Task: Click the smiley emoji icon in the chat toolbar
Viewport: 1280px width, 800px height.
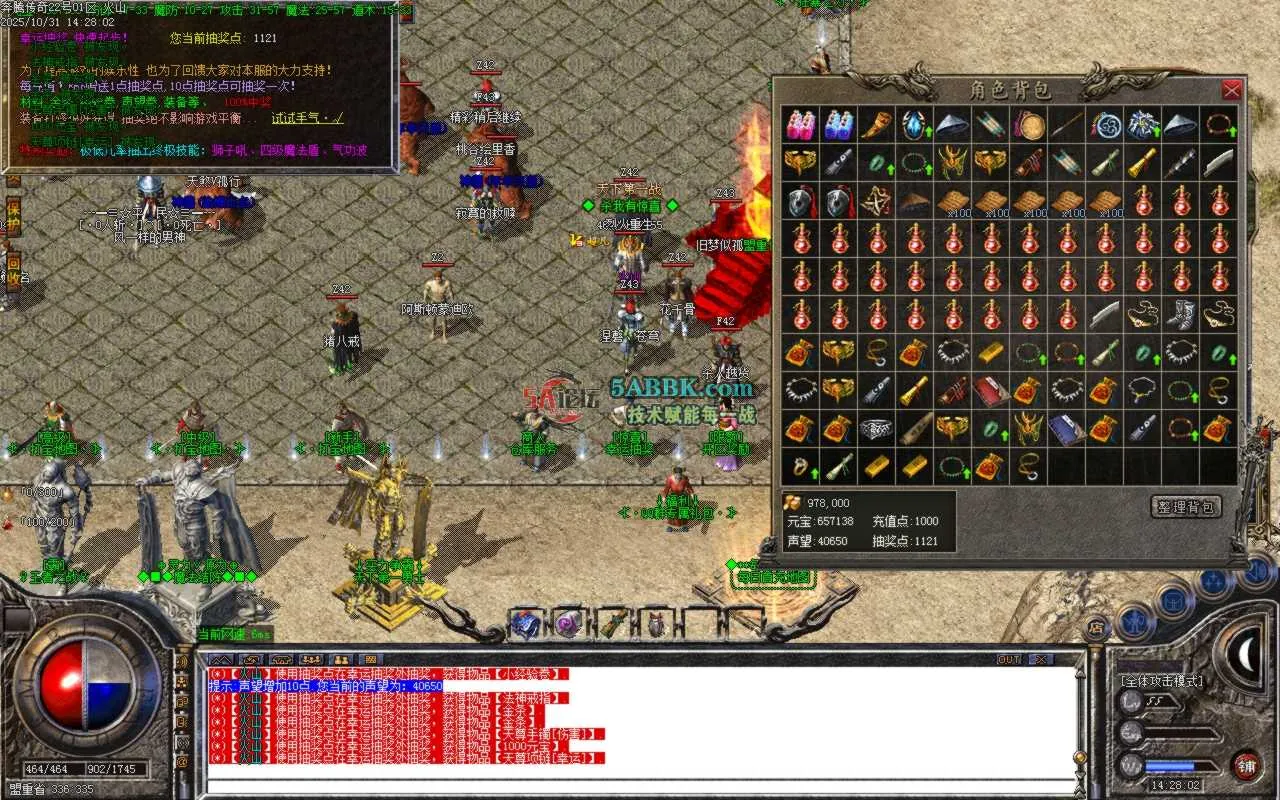Action: pyautogui.click(x=250, y=660)
